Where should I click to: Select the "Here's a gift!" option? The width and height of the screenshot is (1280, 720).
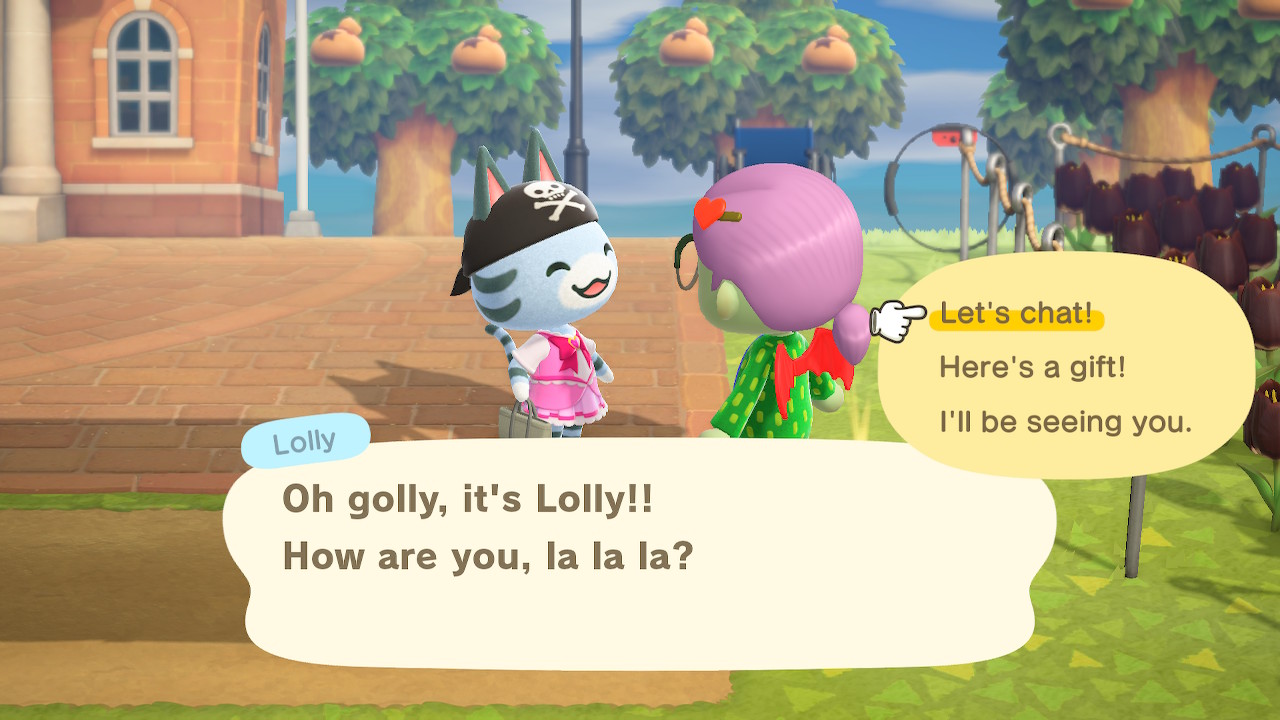coord(1032,368)
